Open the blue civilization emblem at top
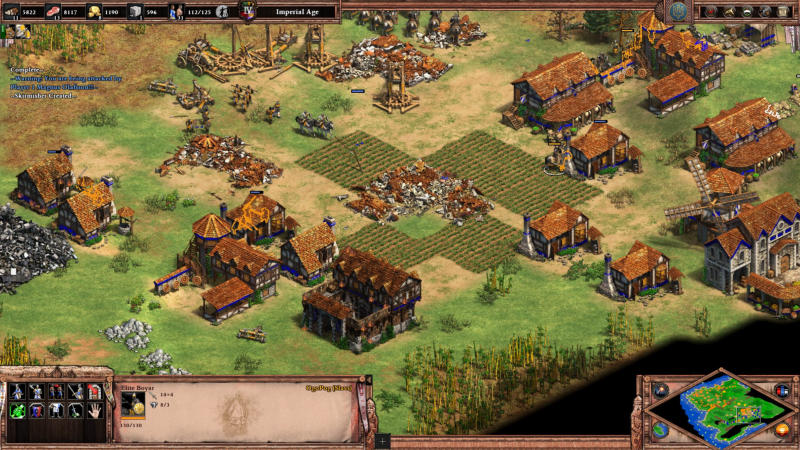800x450 pixels. point(679,11)
